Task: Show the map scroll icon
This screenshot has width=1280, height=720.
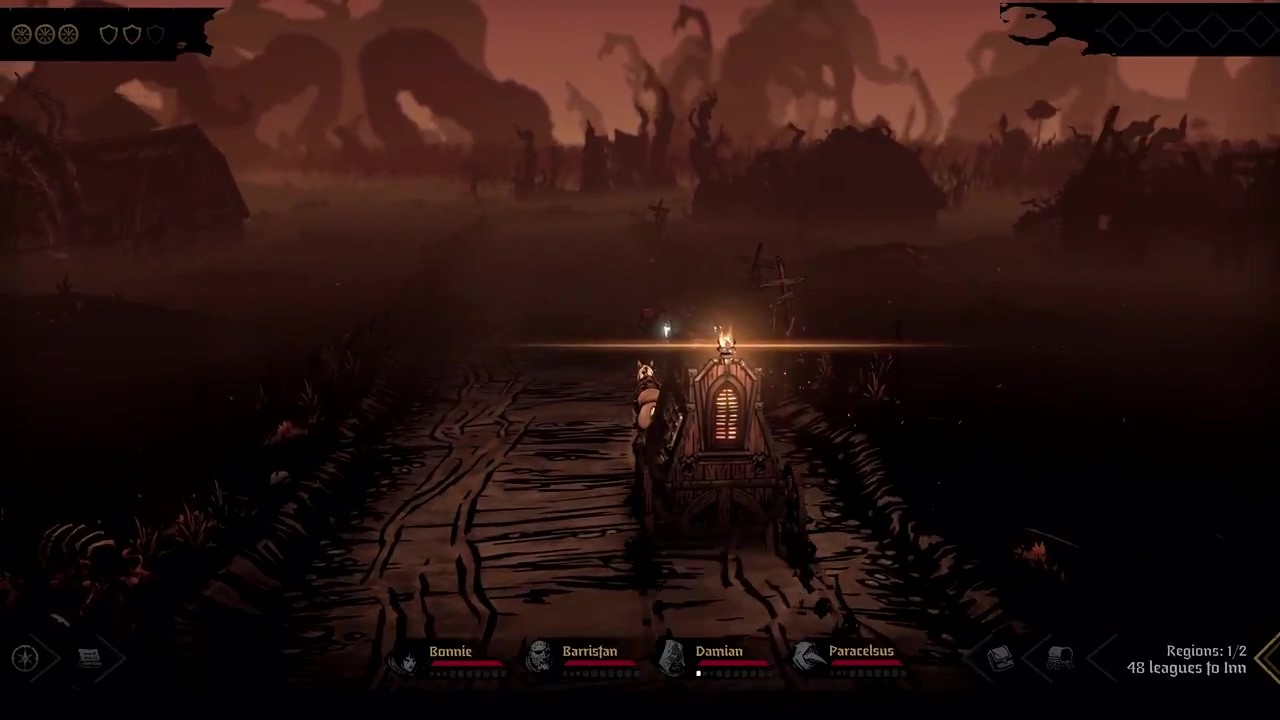Action: point(90,658)
